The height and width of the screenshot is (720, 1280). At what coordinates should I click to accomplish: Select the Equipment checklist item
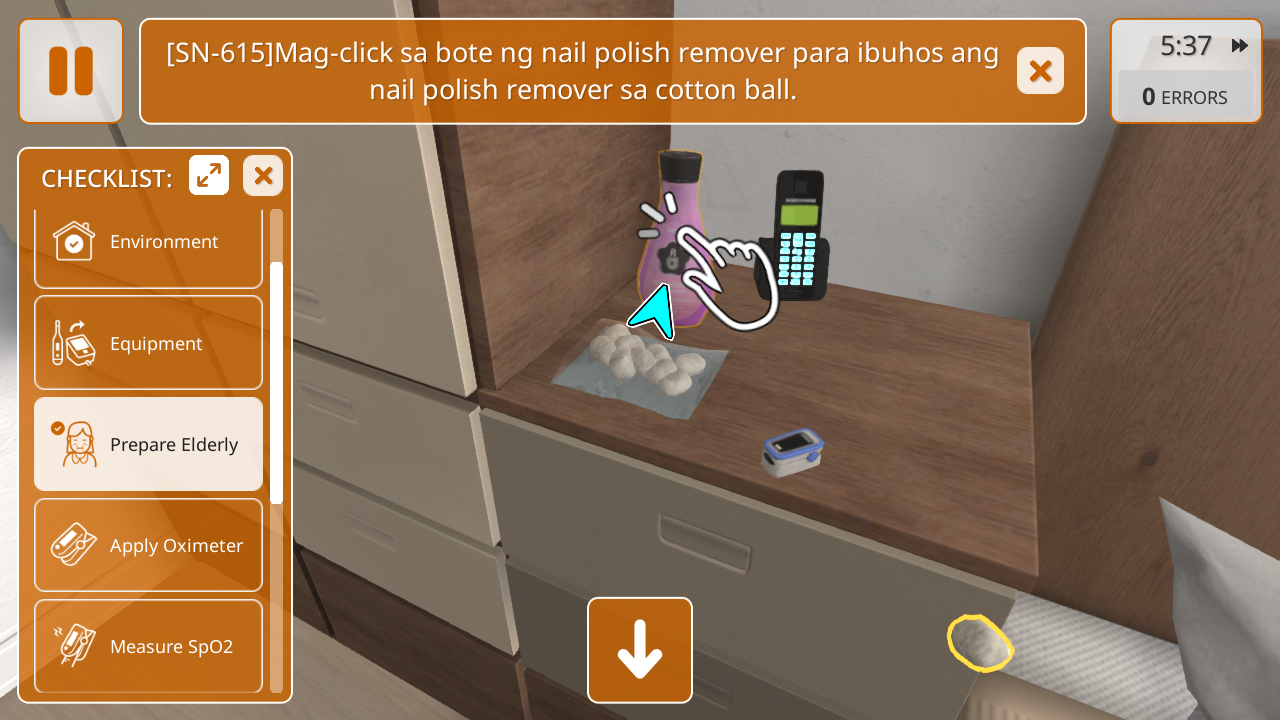[x=148, y=343]
